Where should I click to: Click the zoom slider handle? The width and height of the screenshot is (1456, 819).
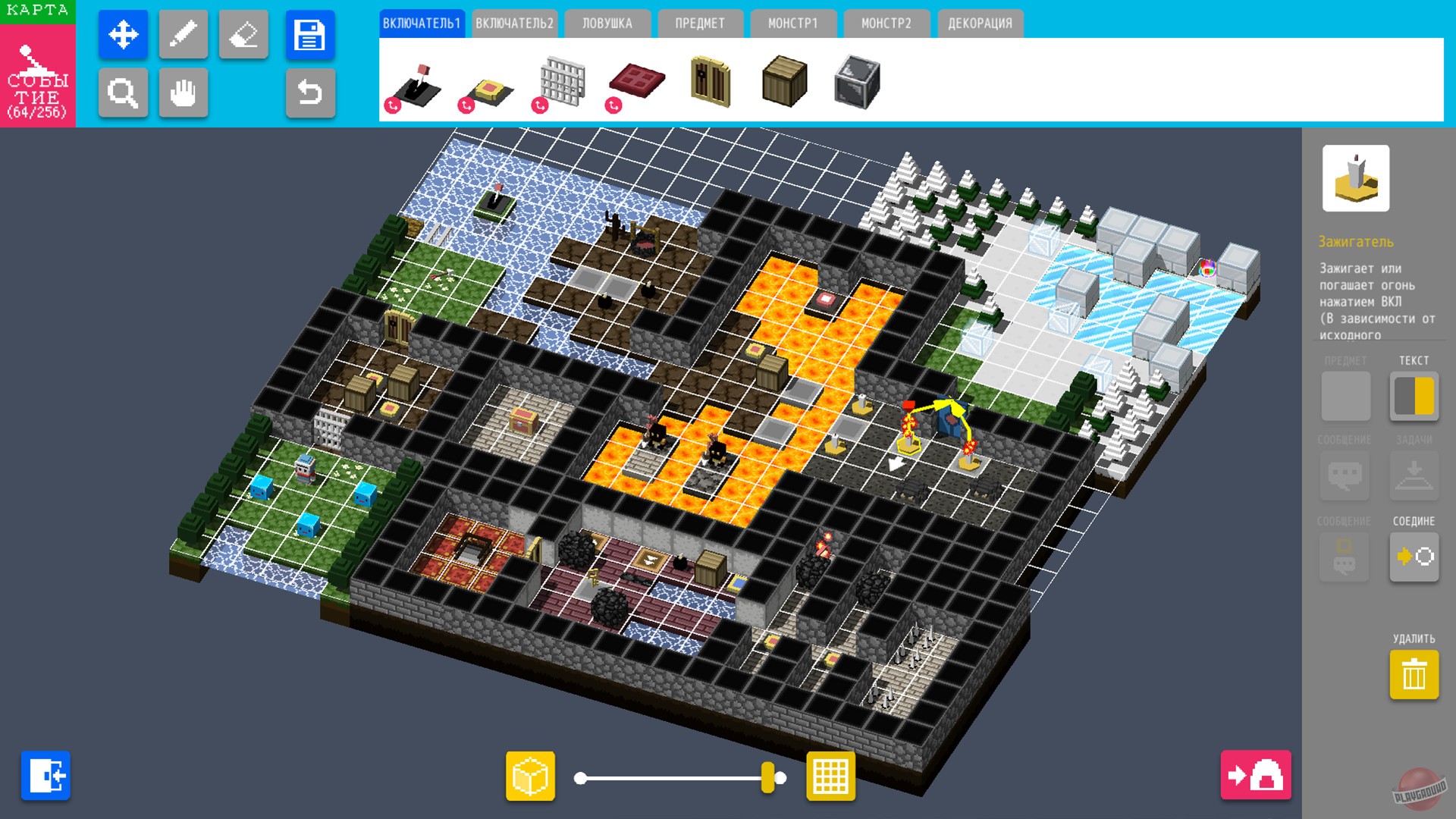click(x=768, y=776)
